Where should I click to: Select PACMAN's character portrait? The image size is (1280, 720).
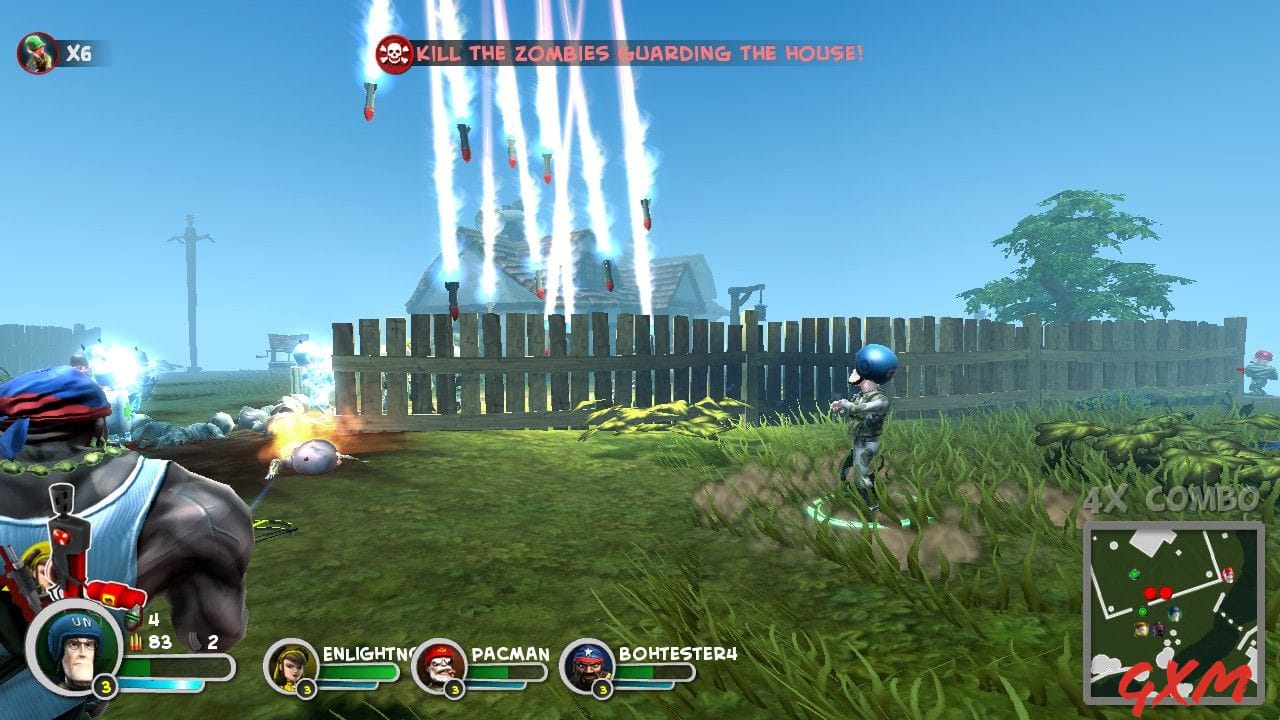click(440, 668)
